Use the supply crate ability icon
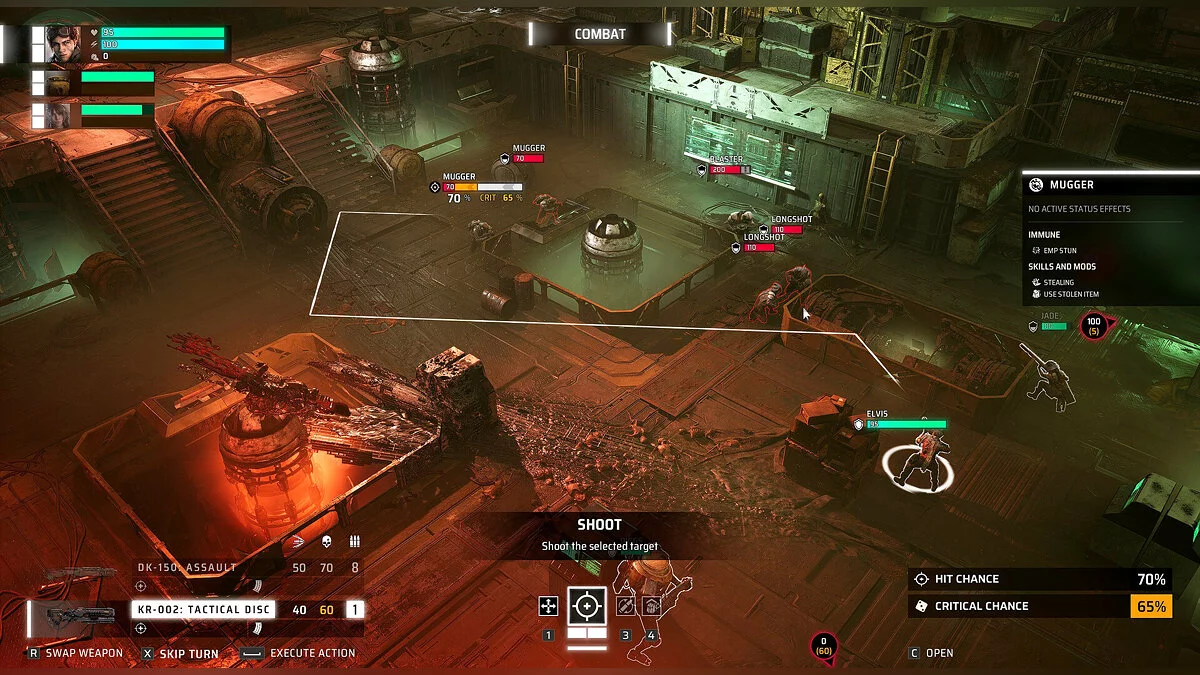Viewport: 1200px width, 675px height. click(x=650, y=605)
